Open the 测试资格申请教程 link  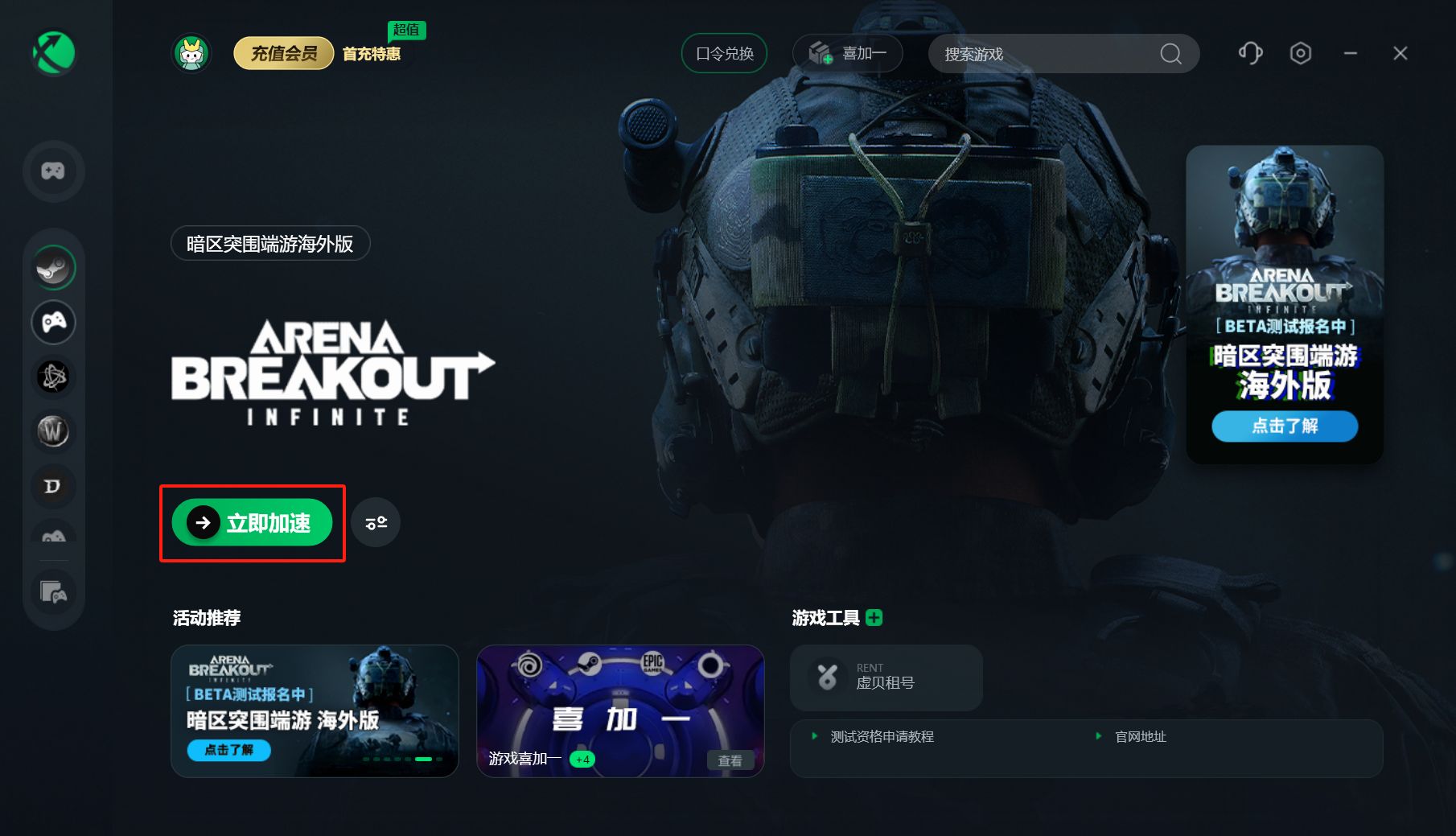[x=882, y=737]
